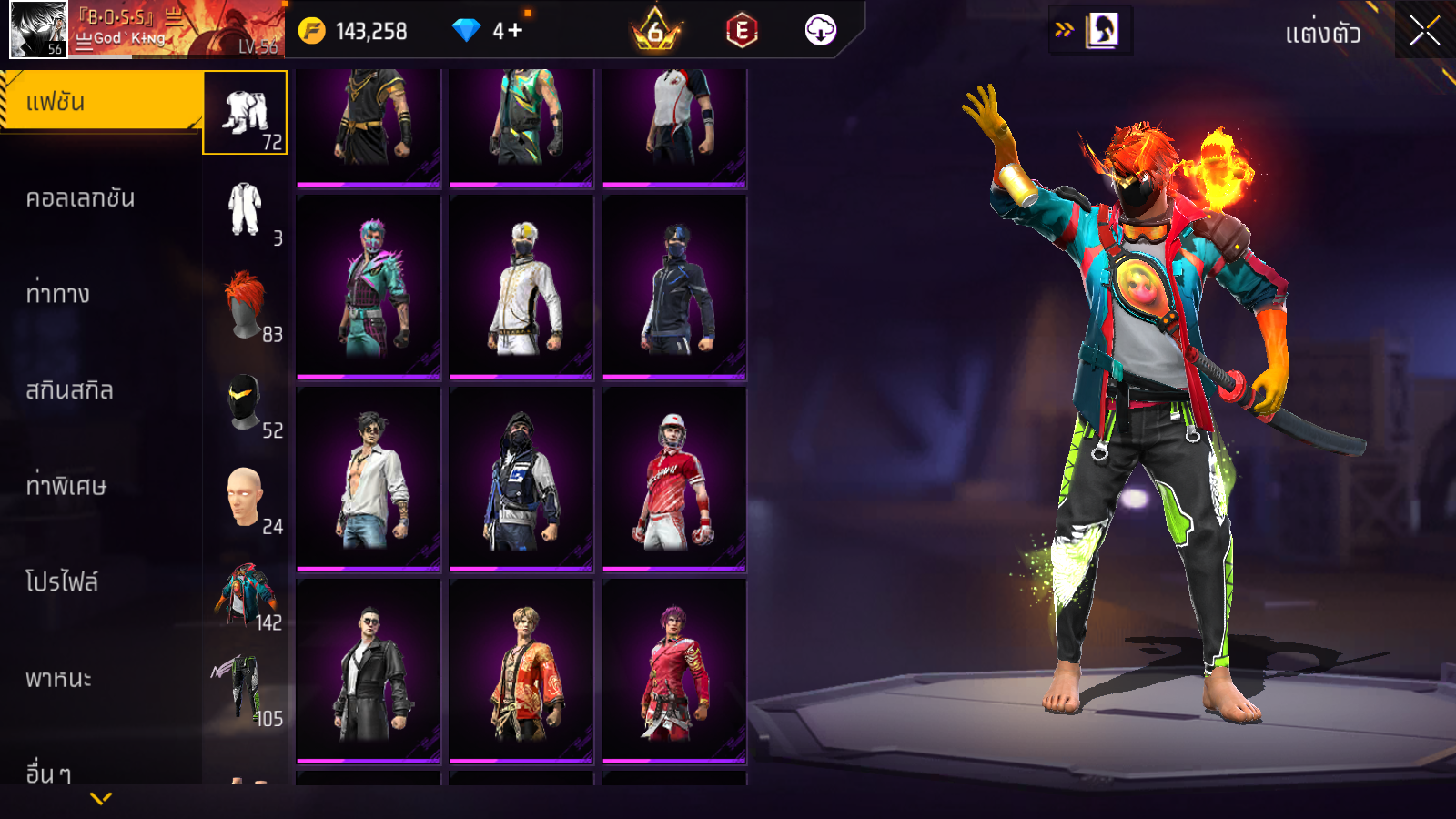Screen dimensions: 1456x819
Task: Close the dress-up screen with the X
Action: pos(1424,32)
